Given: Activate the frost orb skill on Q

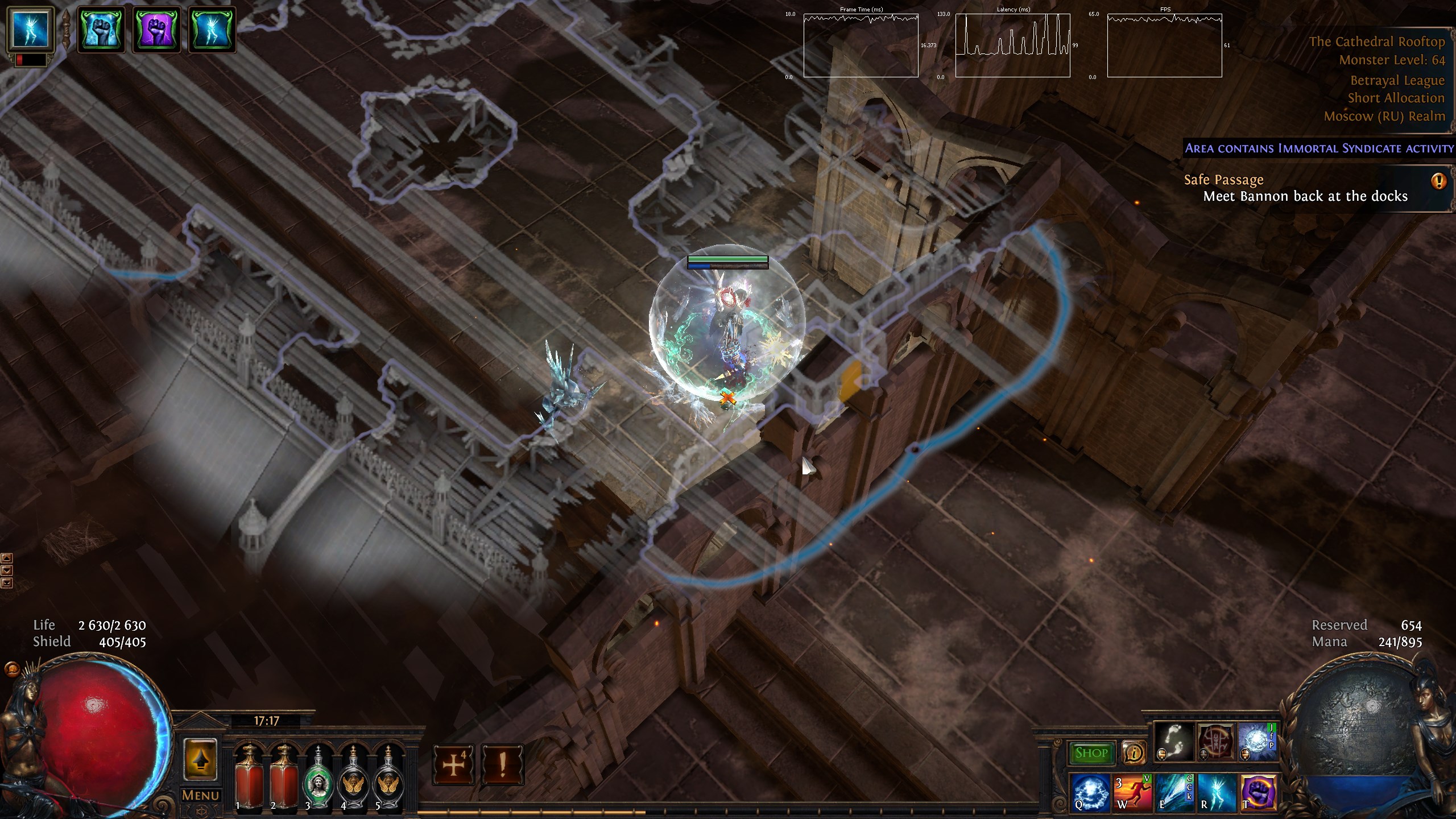Looking at the screenshot, I should pyautogui.click(x=1091, y=792).
